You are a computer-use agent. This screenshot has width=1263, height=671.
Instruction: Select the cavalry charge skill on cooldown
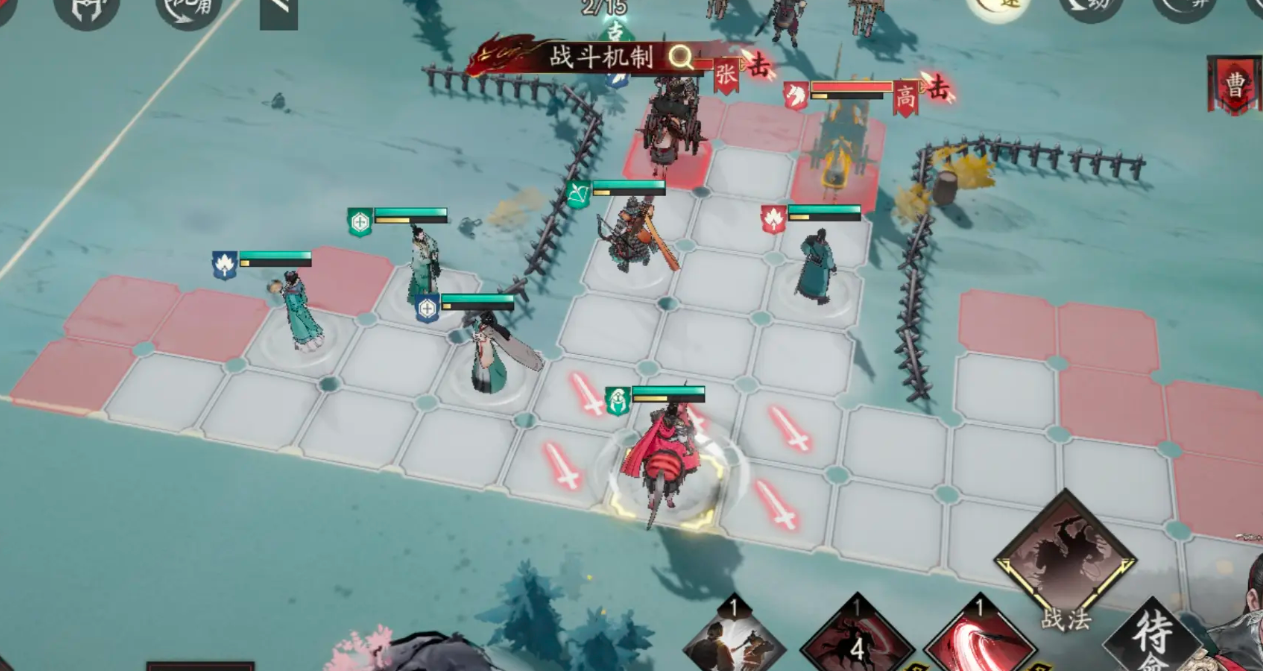[857, 636]
